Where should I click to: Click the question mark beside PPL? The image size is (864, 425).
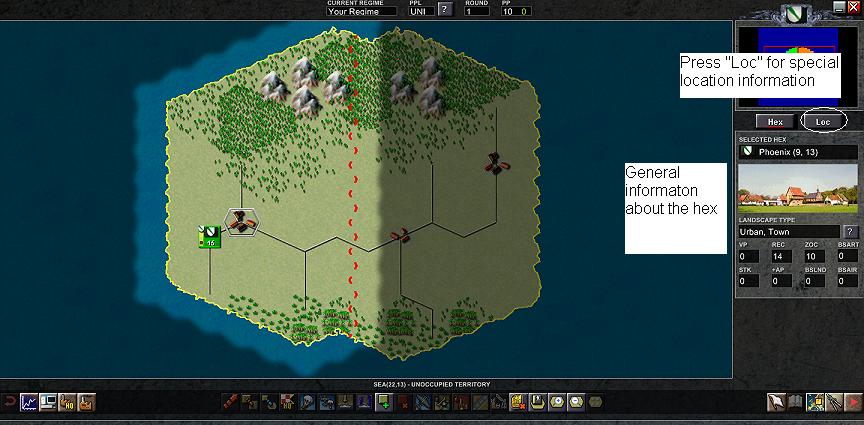[444, 11]
